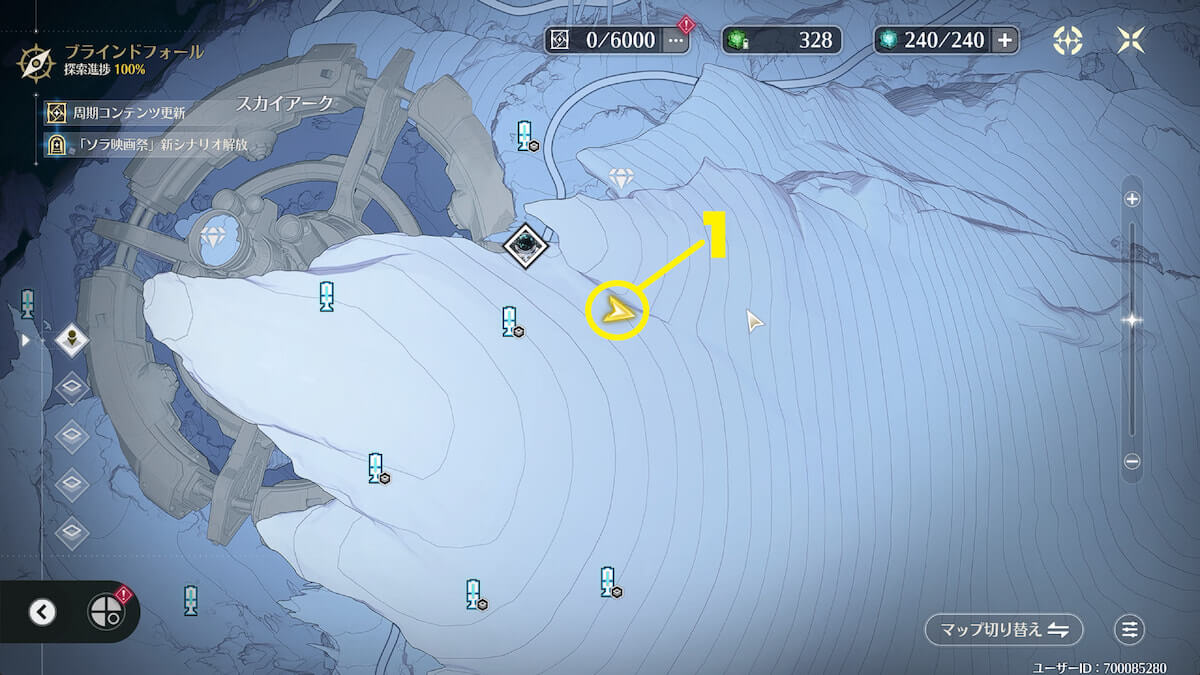Zoom in with the slider plus button
Image resolution: width=1200 pixels, height=675 pixels.
tap(1132, 199)
